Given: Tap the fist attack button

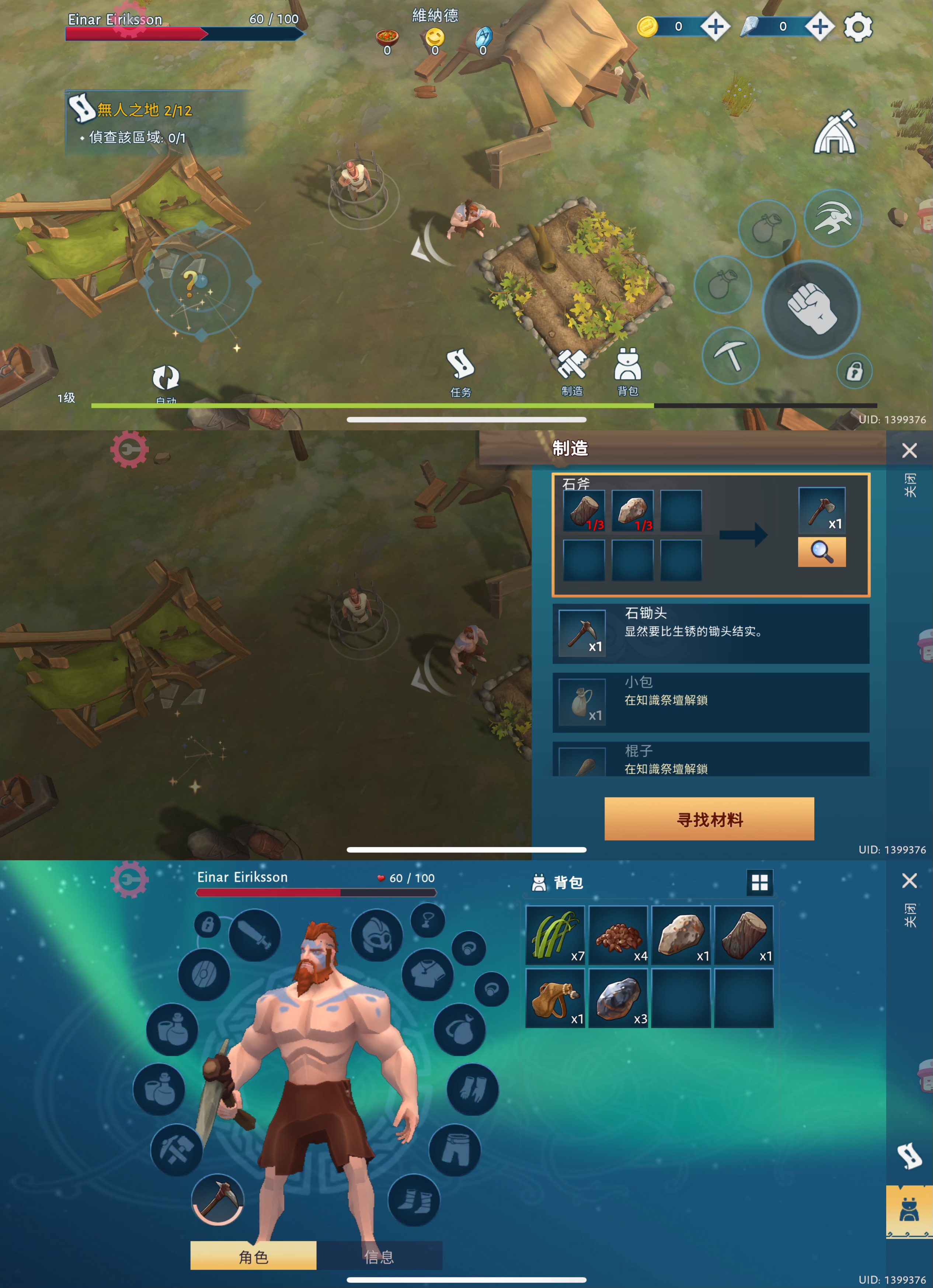Looking at the screenshot, I should point(811,308).
